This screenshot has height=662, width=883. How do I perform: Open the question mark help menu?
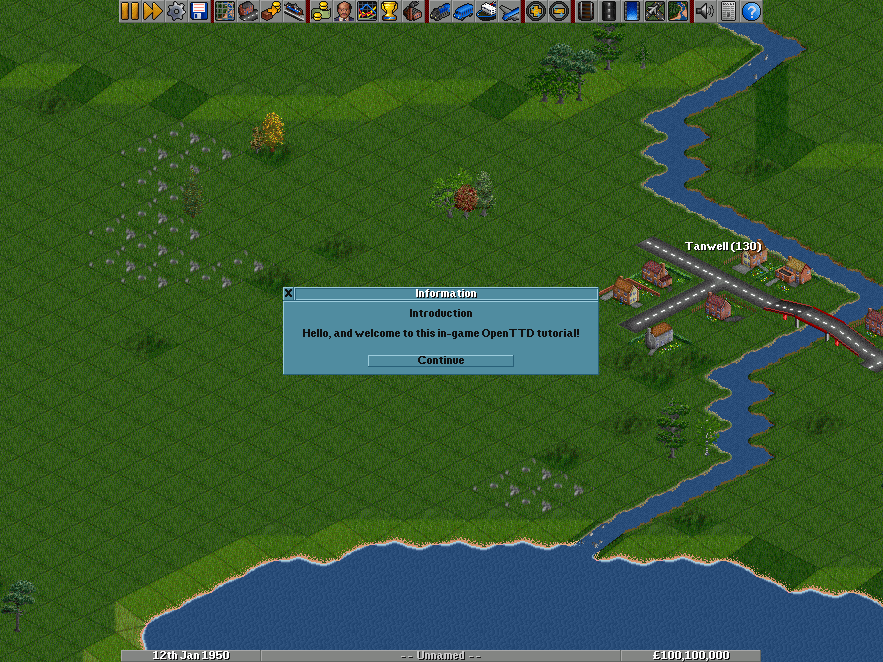coord(751,11)
